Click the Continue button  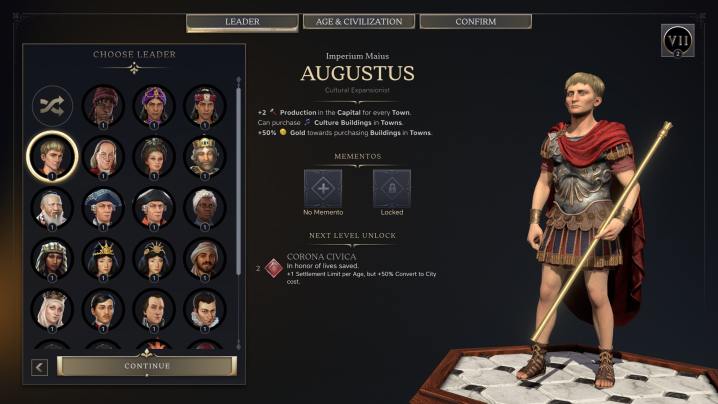[147, 366]
